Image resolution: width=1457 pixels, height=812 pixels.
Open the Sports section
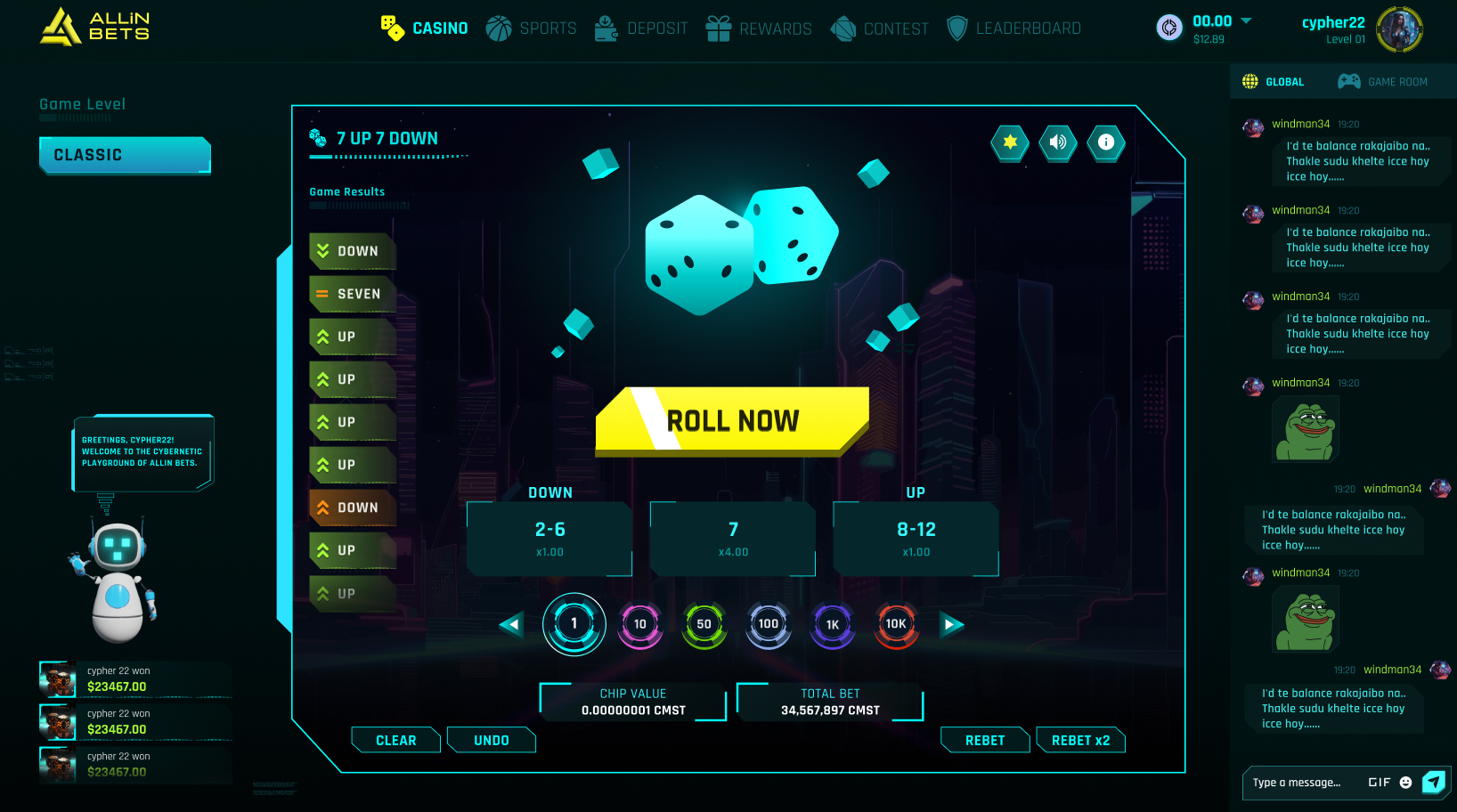tap(532, 28)
